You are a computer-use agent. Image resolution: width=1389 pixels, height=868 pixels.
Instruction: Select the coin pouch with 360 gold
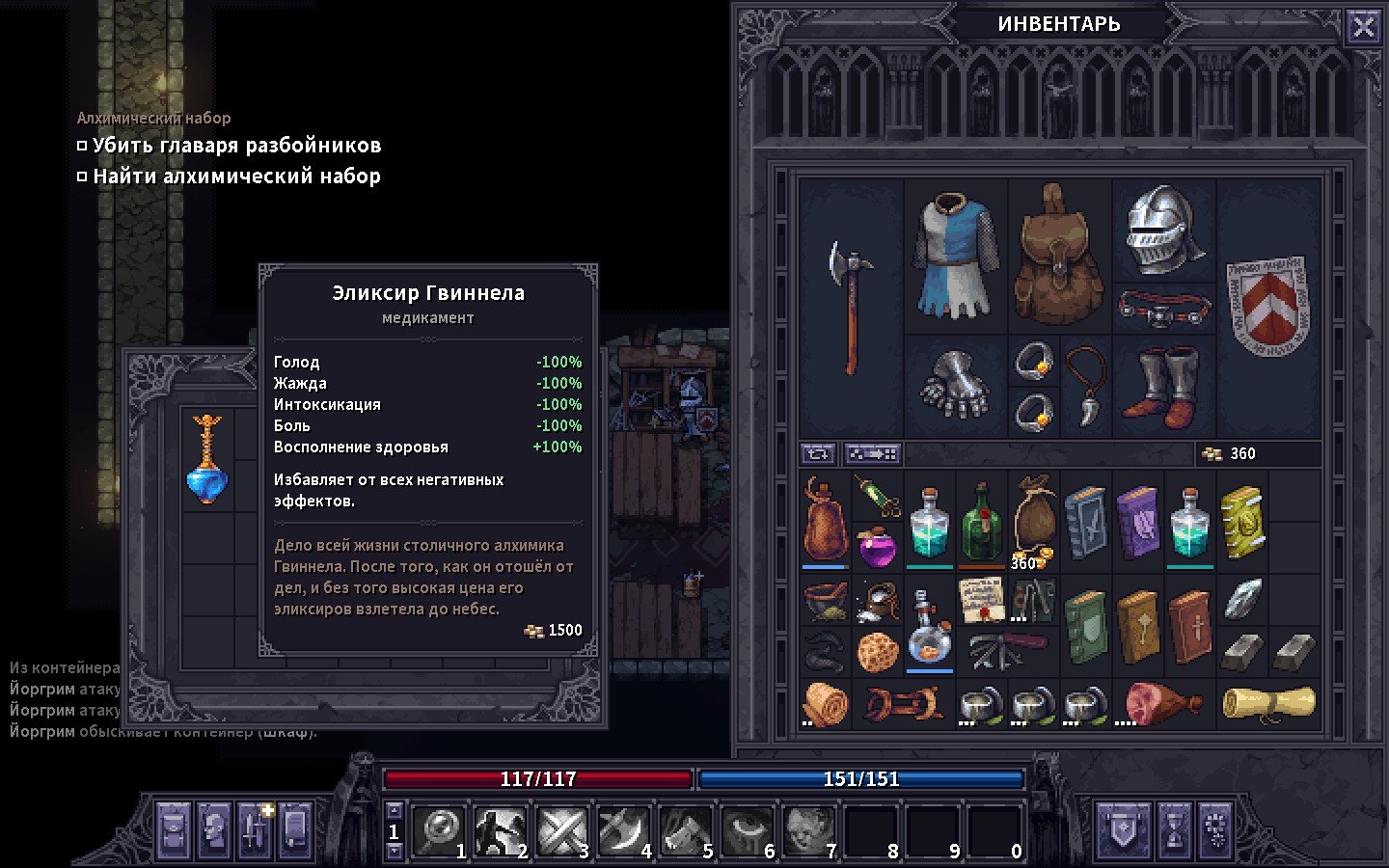(1034, 524)
